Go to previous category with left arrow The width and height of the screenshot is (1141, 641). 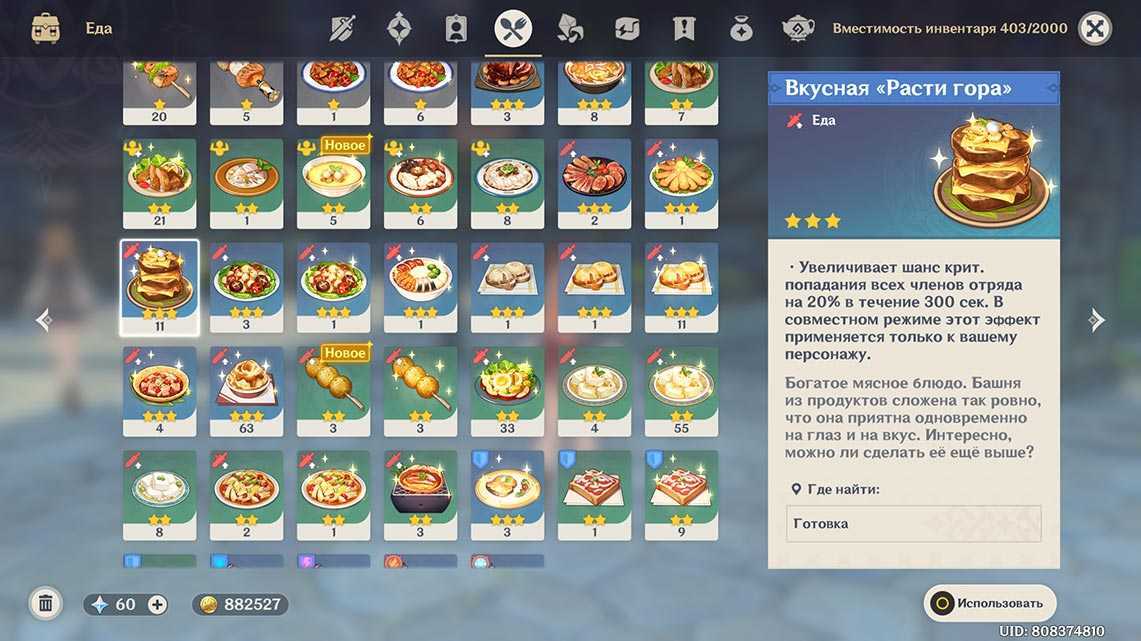[44, 320]
